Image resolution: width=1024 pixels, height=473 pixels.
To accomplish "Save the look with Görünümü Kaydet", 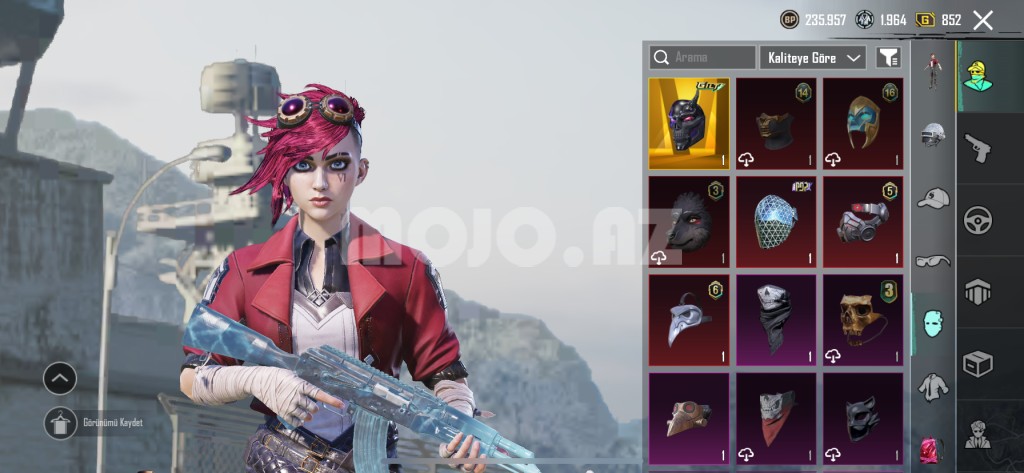I will [61, 423].
